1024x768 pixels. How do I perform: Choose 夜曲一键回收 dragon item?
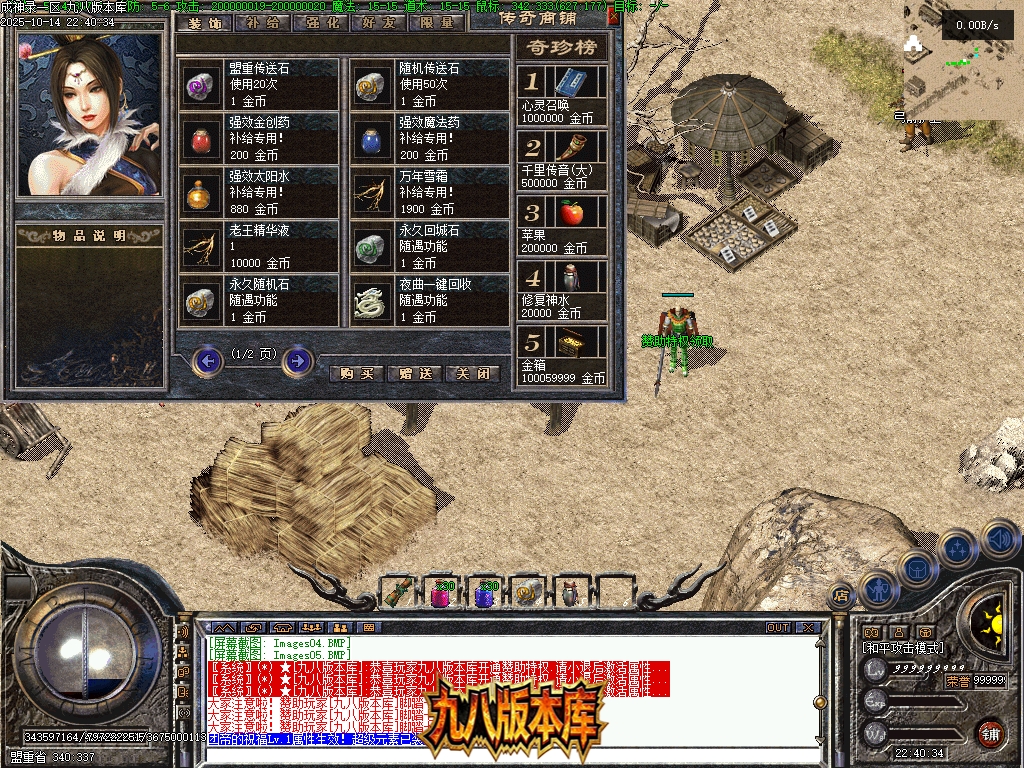coord(432,301)
